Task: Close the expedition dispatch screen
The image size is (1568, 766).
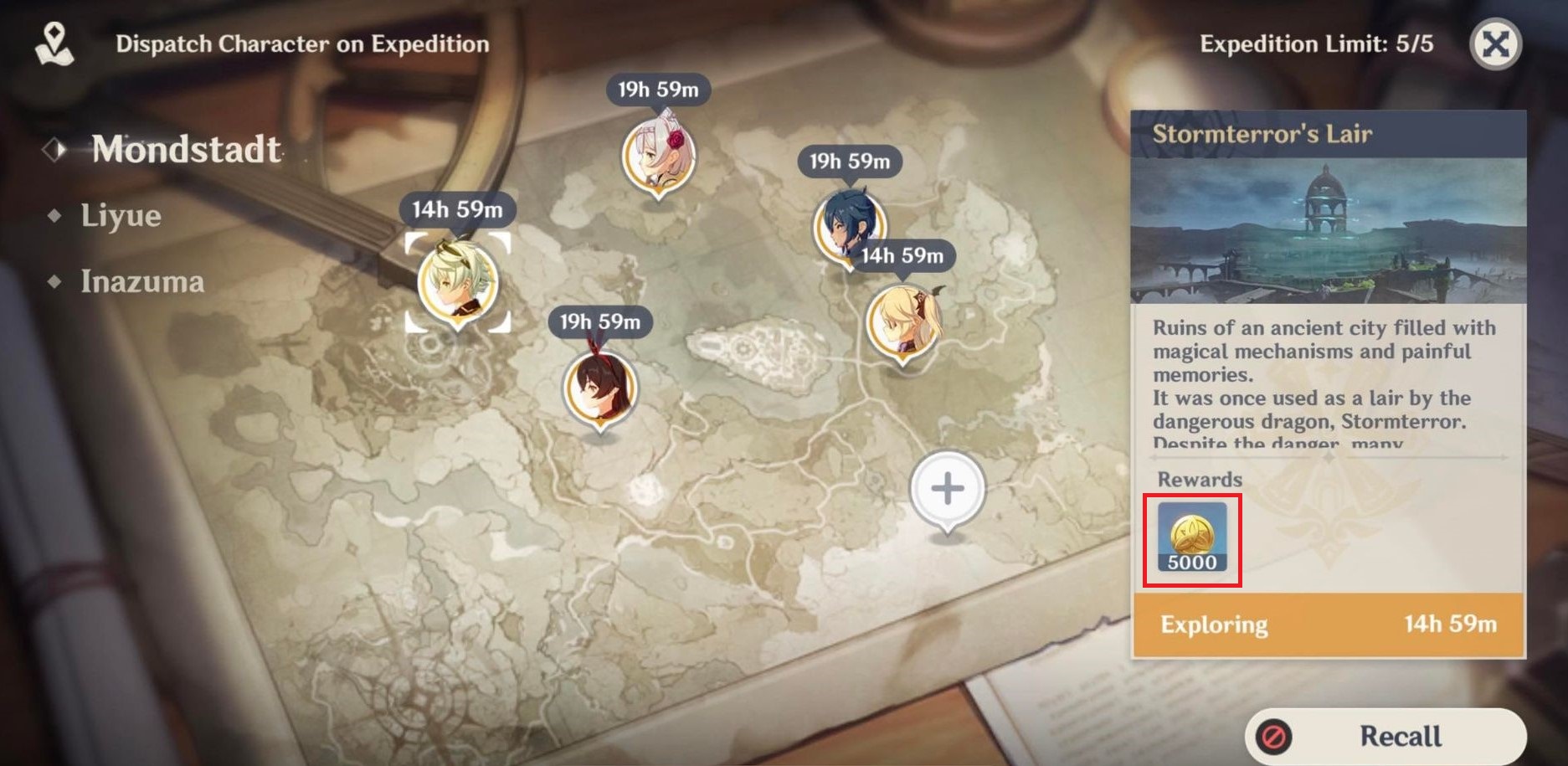Action: point(1495,44)
